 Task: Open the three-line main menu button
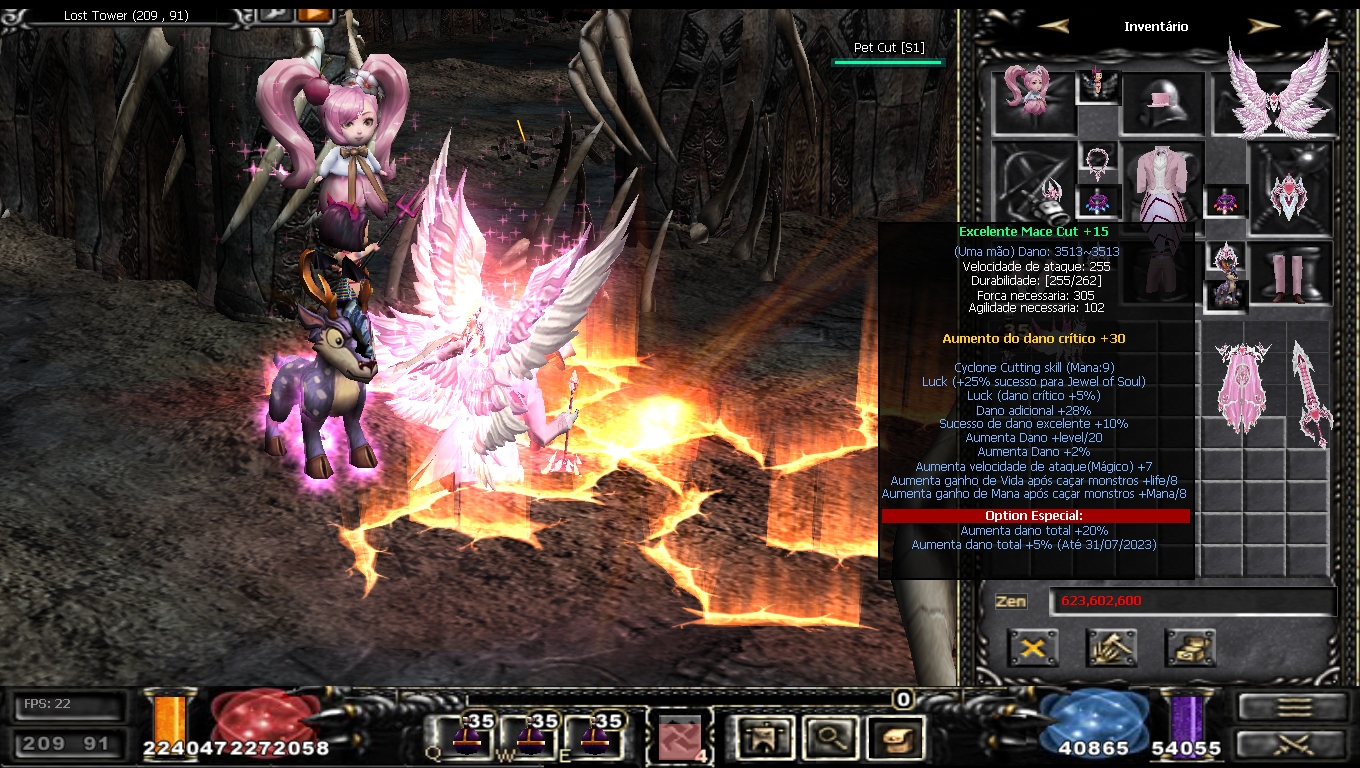click(x=1294, y=707)
